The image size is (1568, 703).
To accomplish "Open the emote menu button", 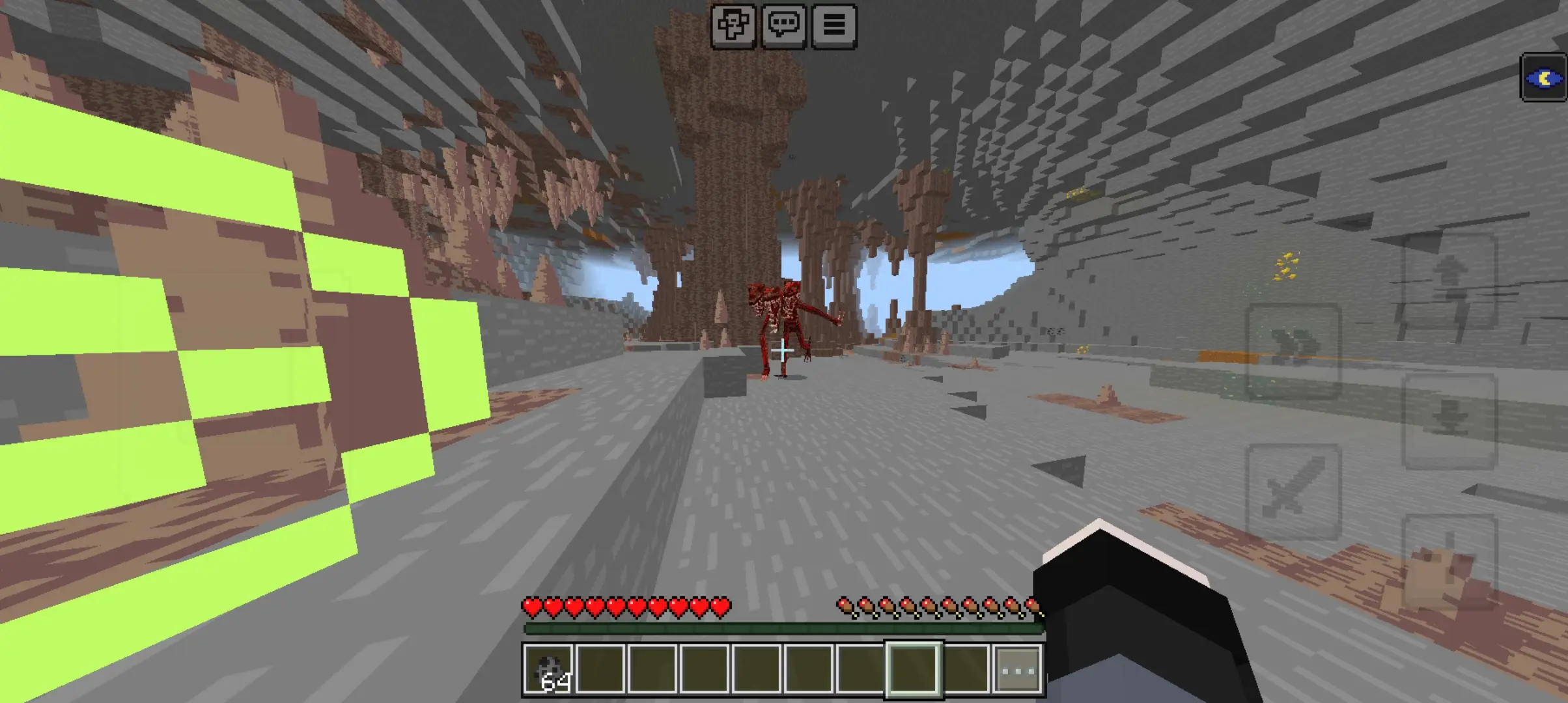I will tap(733, 26).
